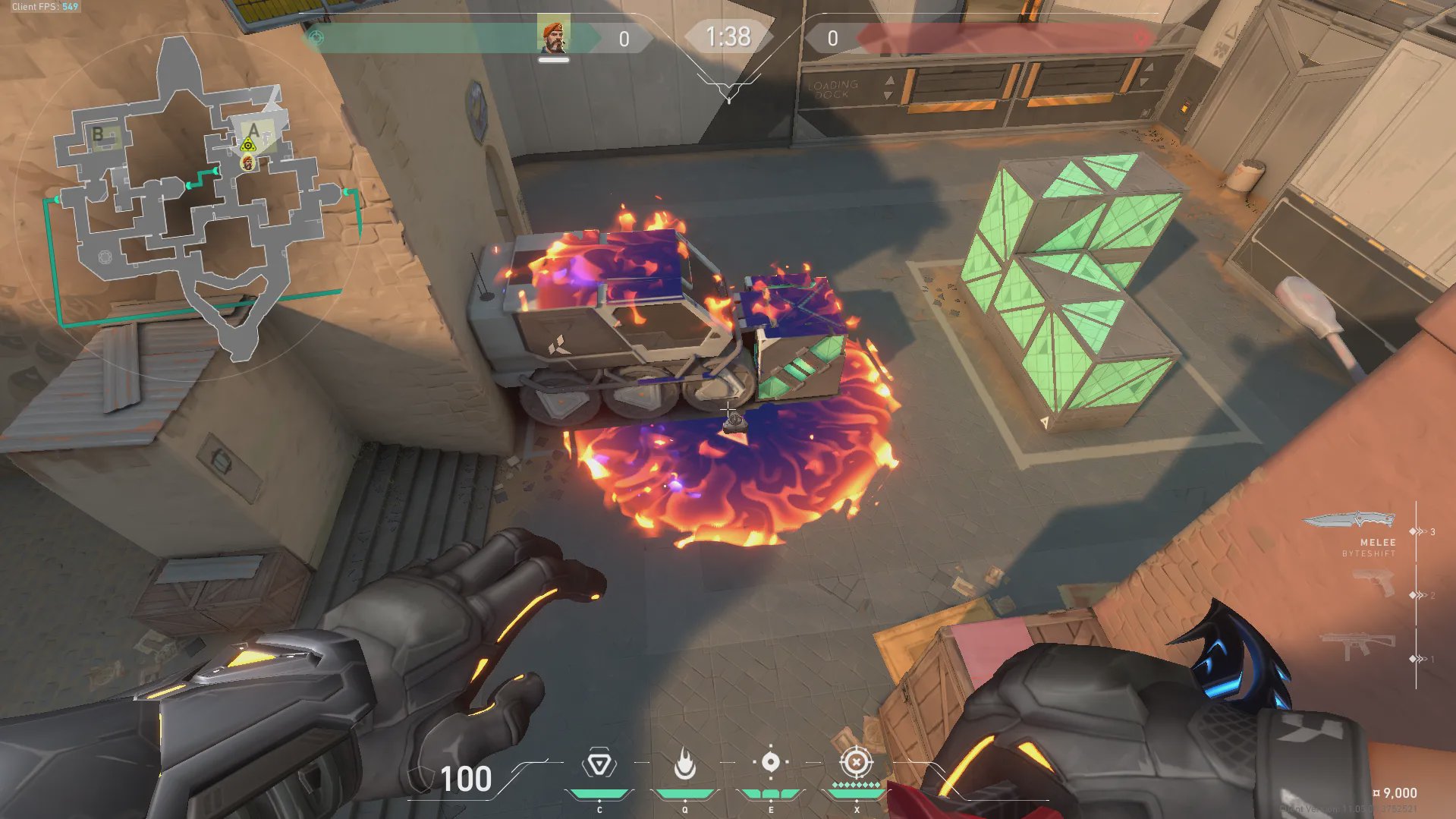The width and height of the screenshot is (1456, 819).
Task: Select the A site label on minimap
Action: [x=254, y=131]
